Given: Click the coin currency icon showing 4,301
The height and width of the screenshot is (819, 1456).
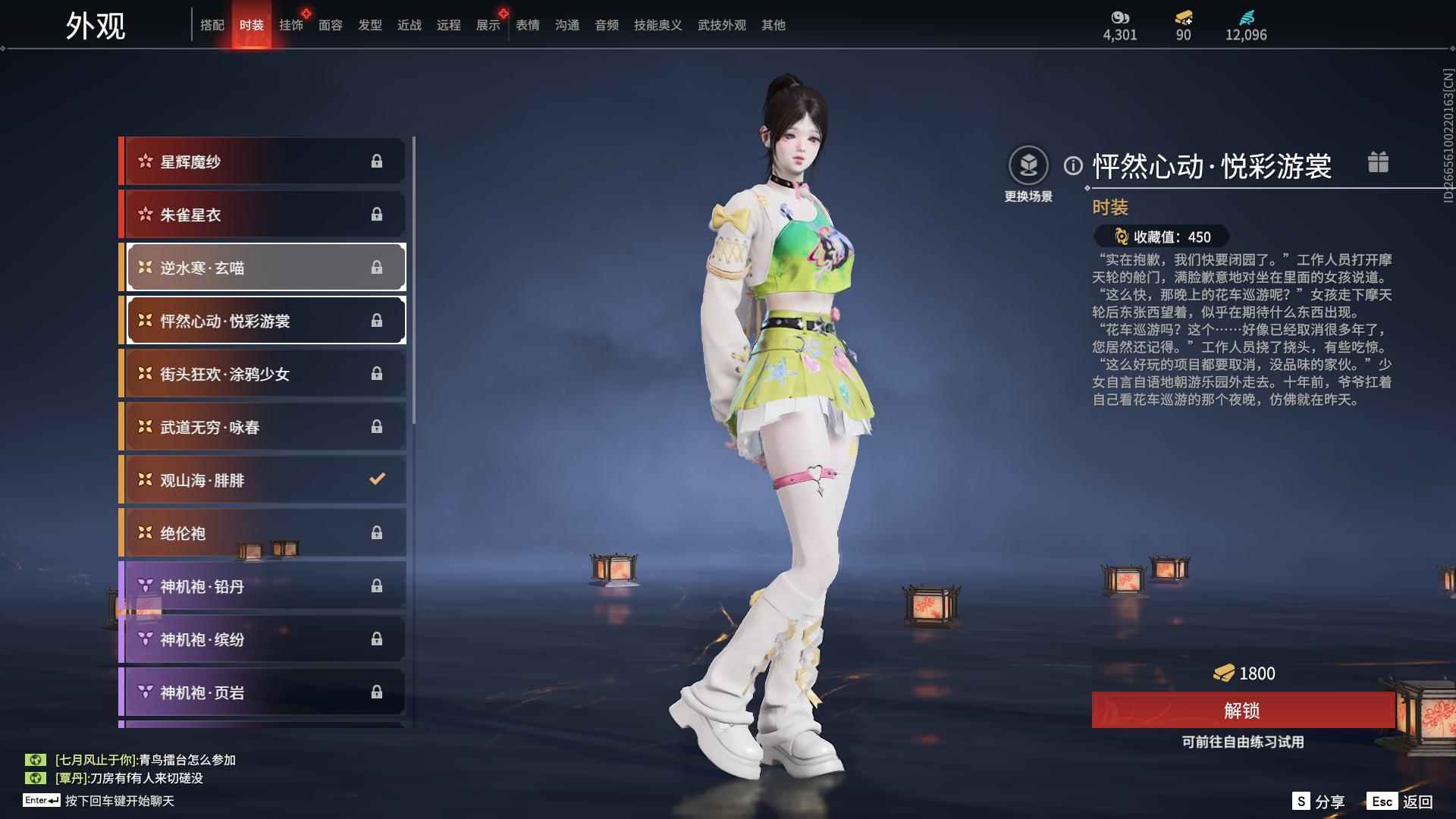Looking at the screenshot, I should click(1120, 17).
